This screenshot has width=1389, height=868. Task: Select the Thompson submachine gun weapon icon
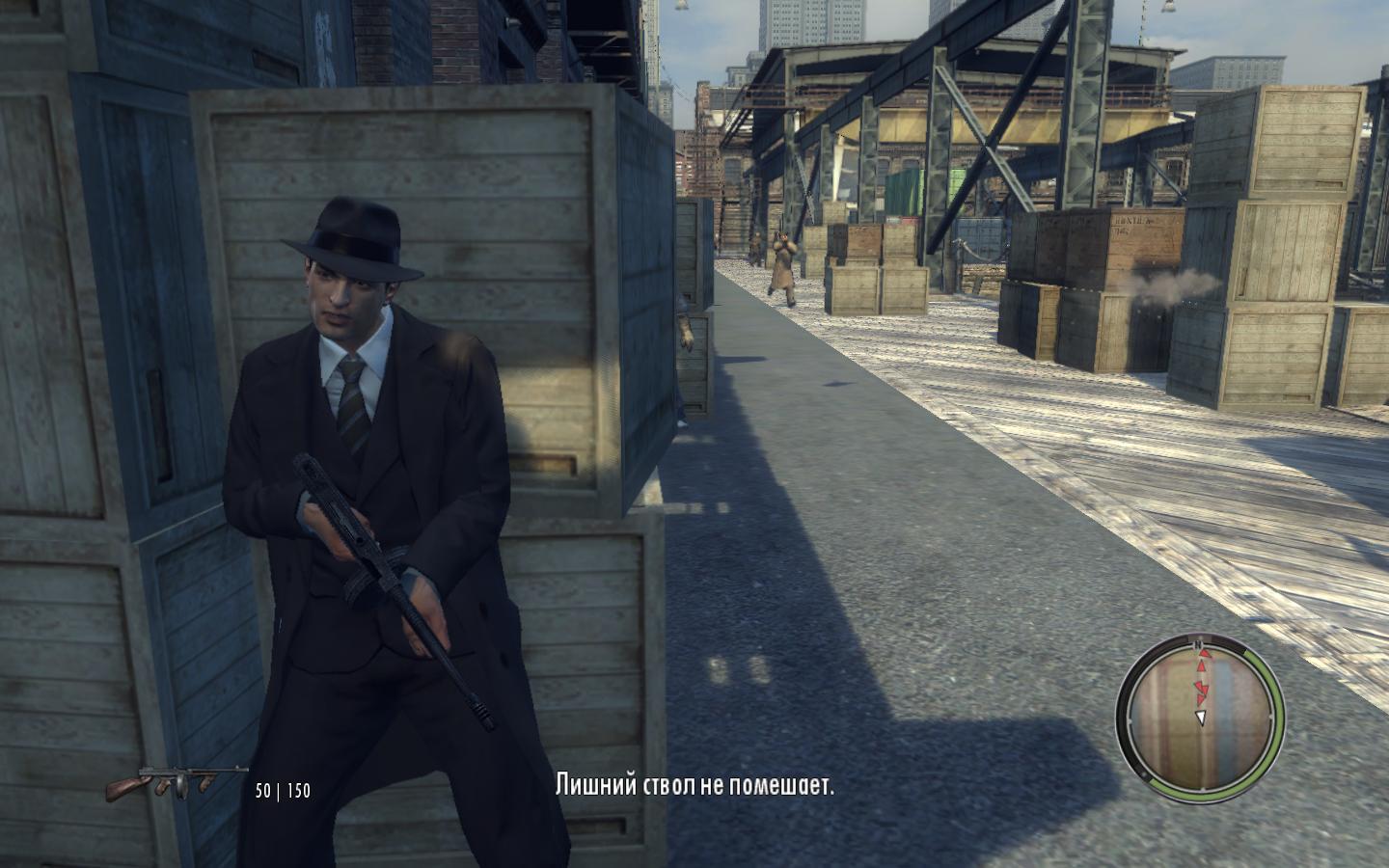pyautogui.click(x=176, y=782)
